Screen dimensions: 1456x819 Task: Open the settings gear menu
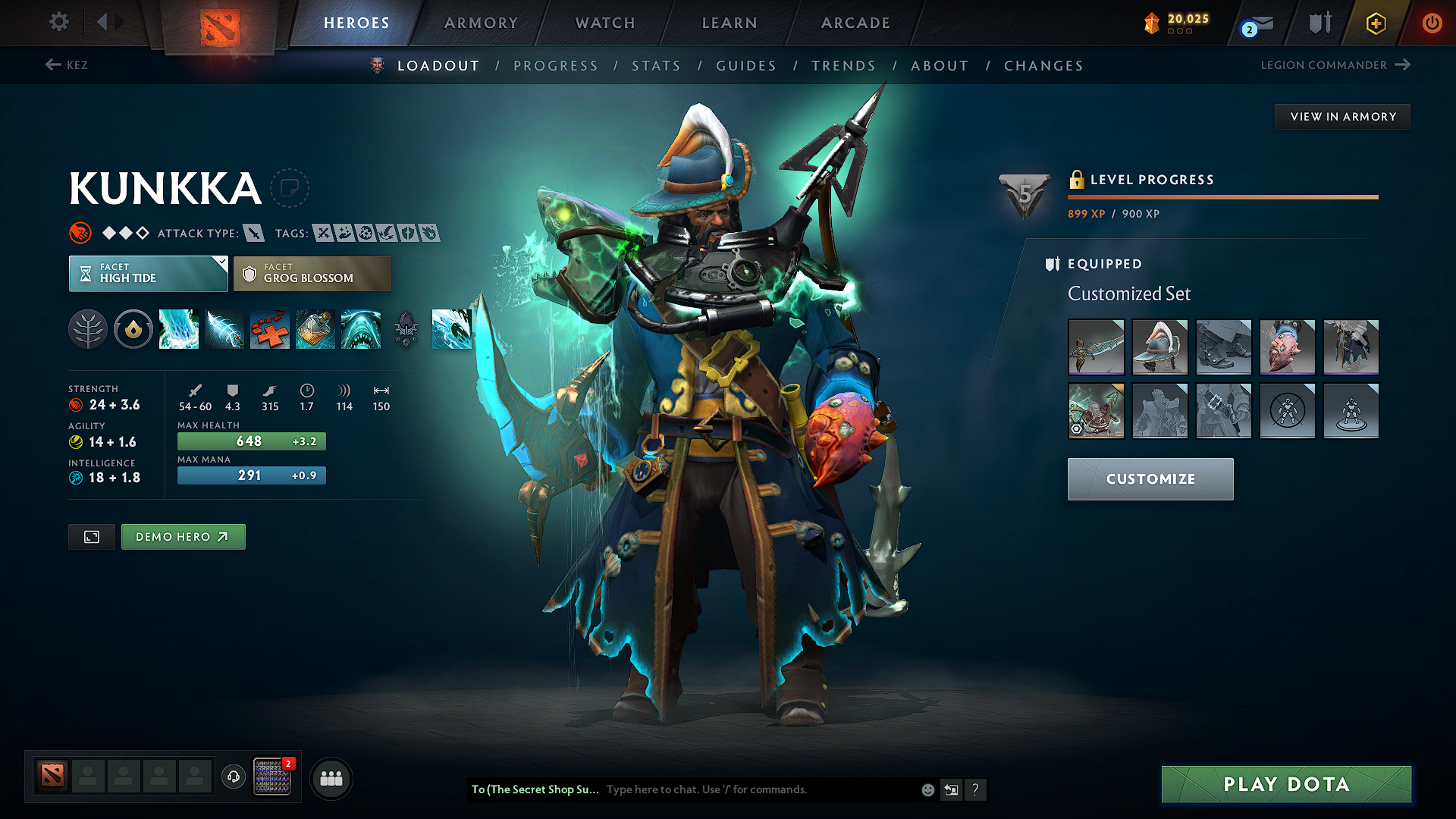point(59,22)
